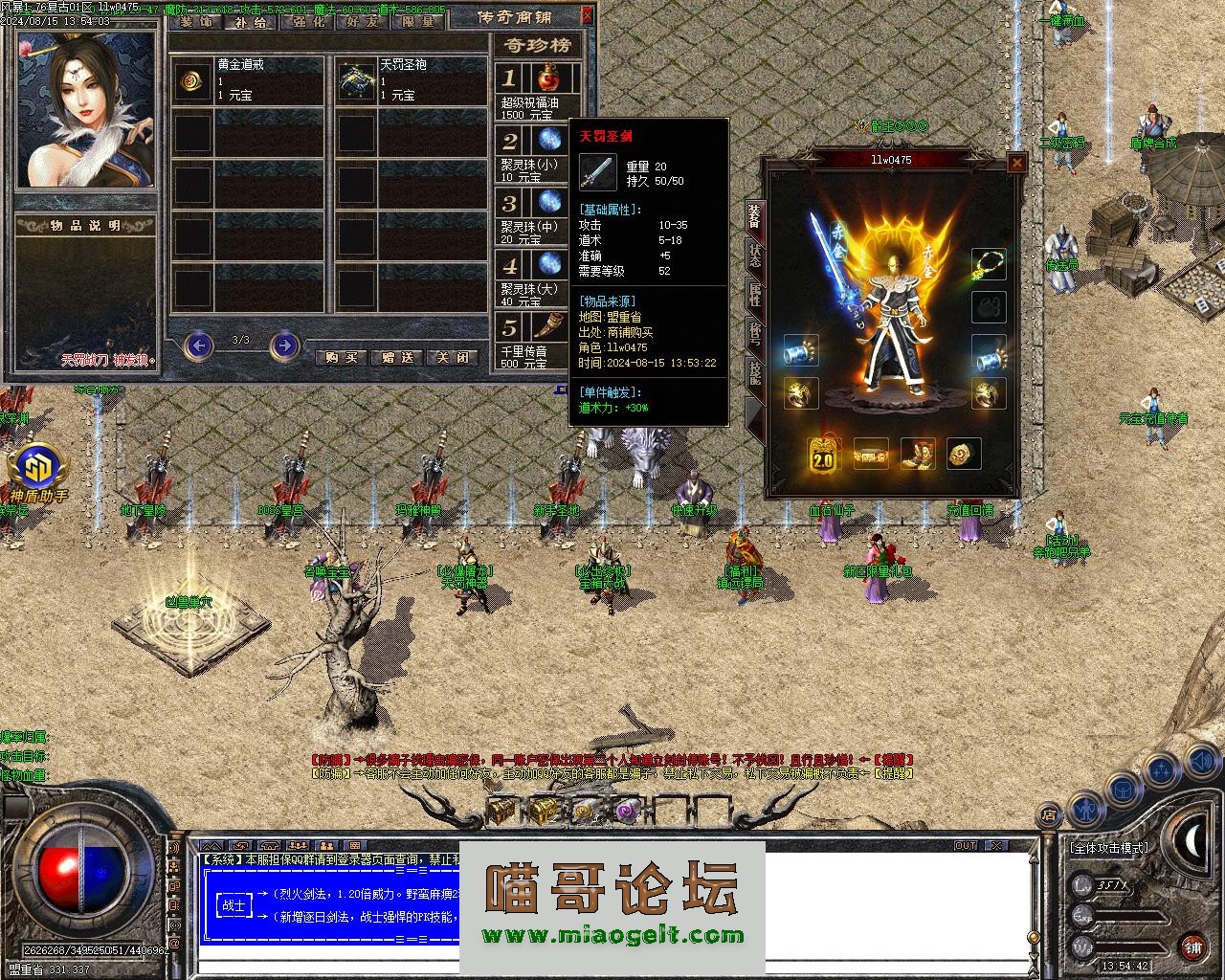Close the 传奇商铺 shop window
1225x980 pixels.
(587, 15)
